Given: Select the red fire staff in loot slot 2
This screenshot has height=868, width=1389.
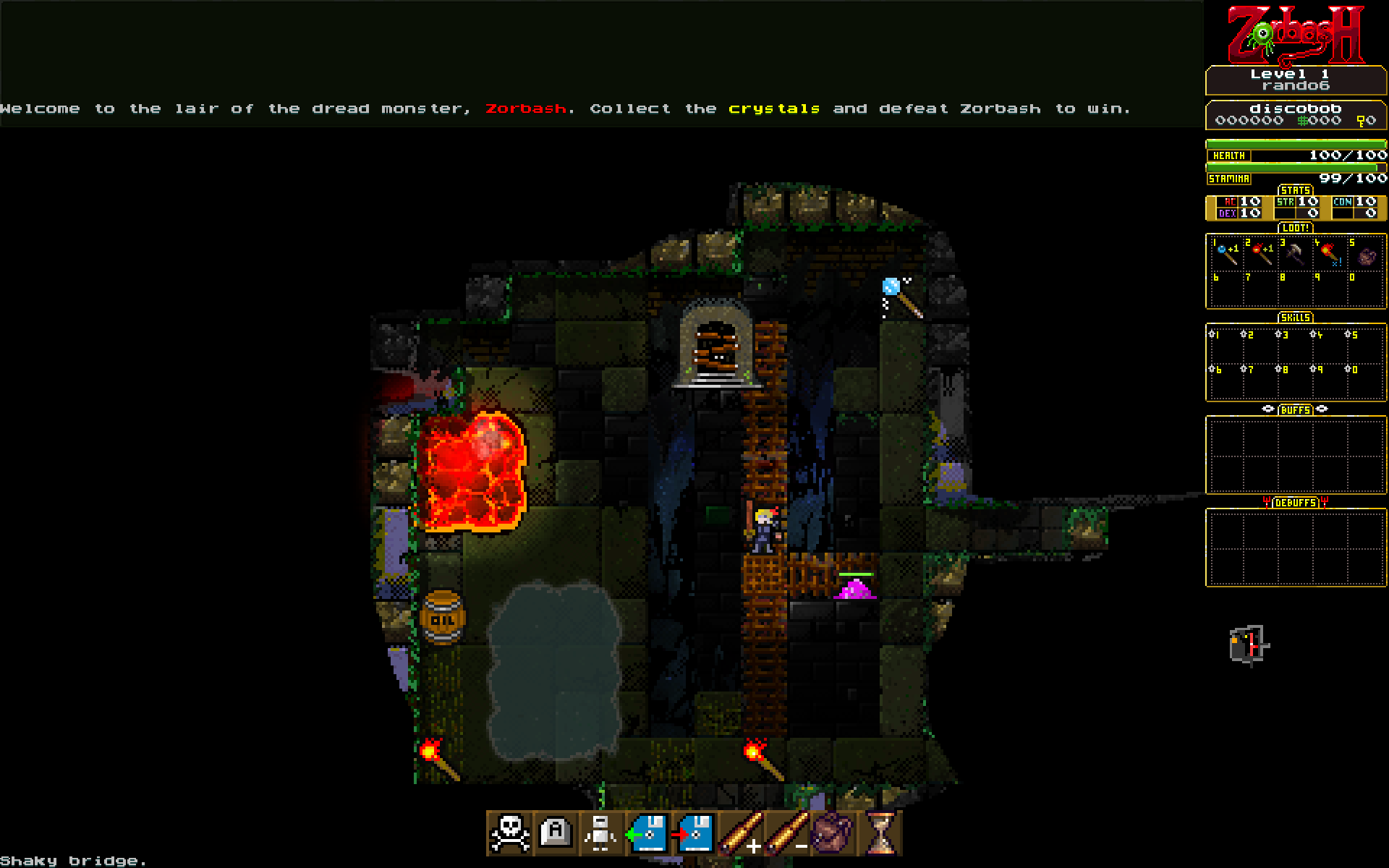Looking at the screenshot, I should 1261,253.
